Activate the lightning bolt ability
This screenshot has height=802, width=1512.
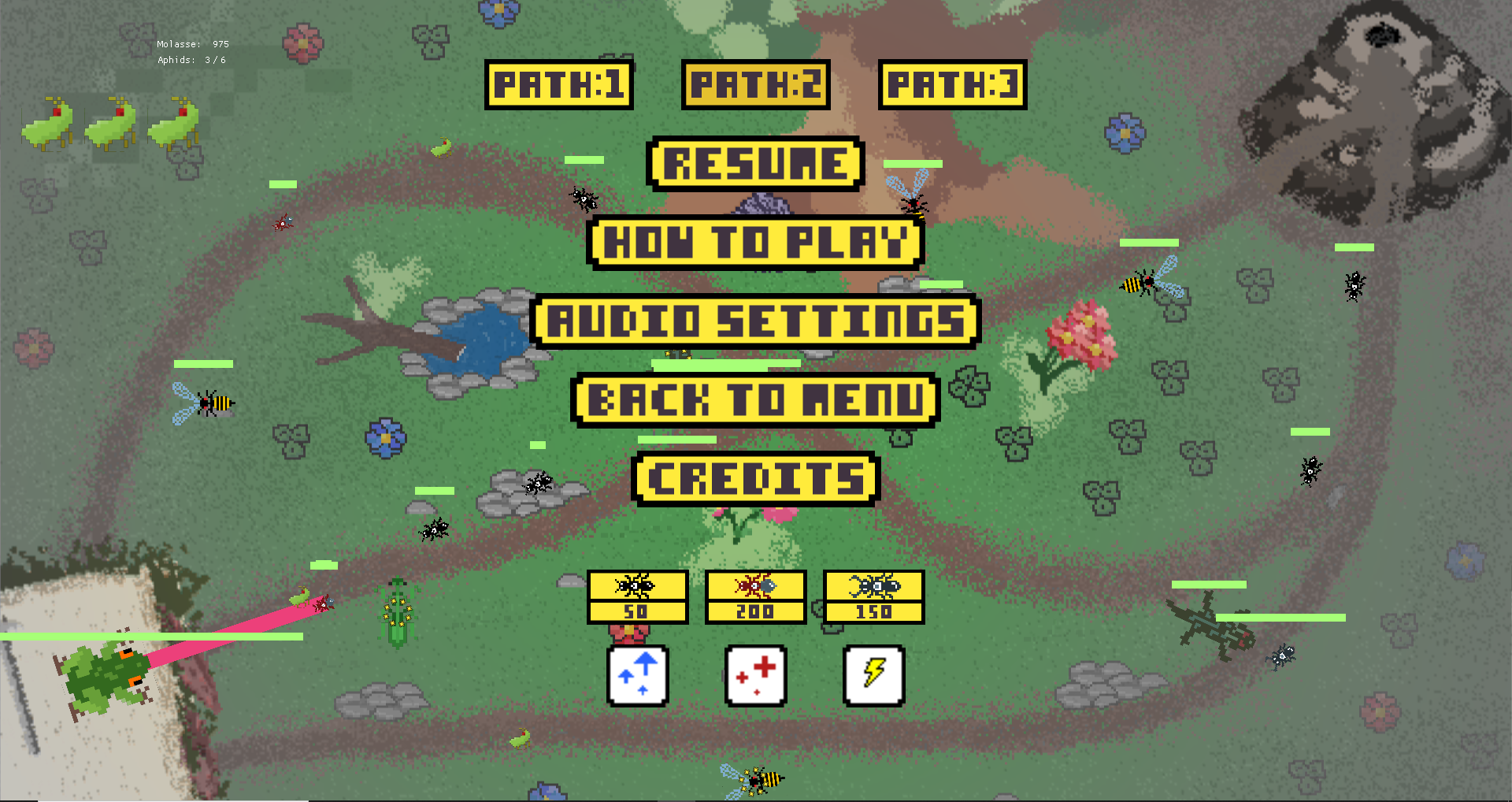873,676
